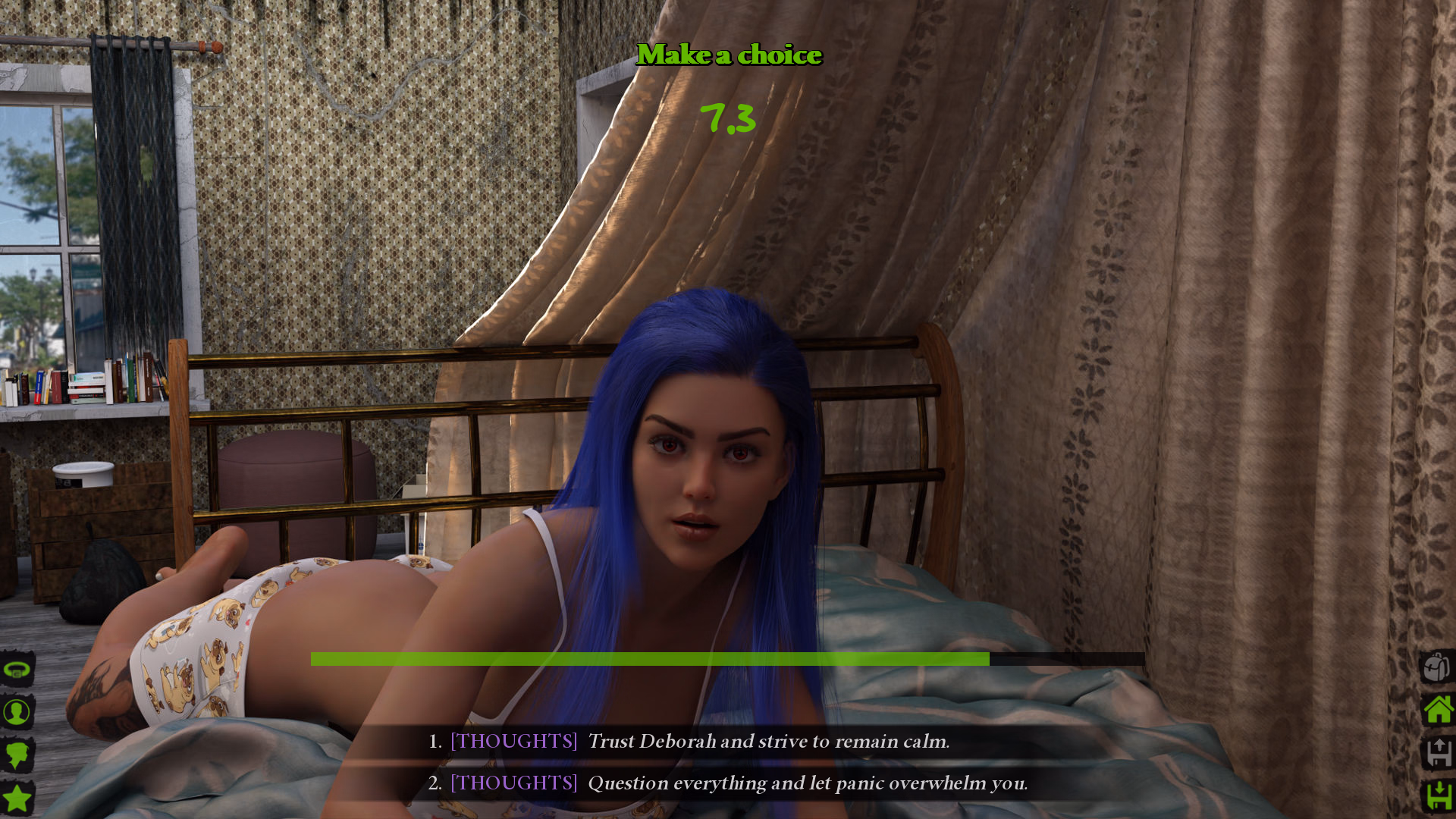Click the "1." numeral before the first option
This screenshot has width=1456, height=819.
(x=434, y=742)
